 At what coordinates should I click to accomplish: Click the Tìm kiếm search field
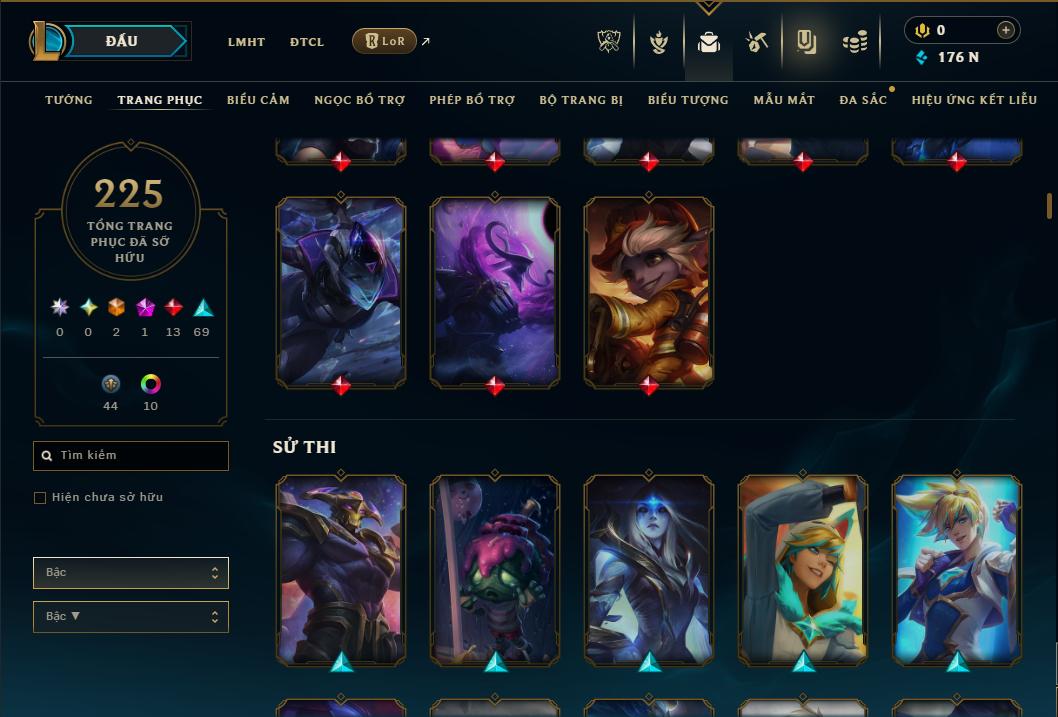click(x=131, y=456)
